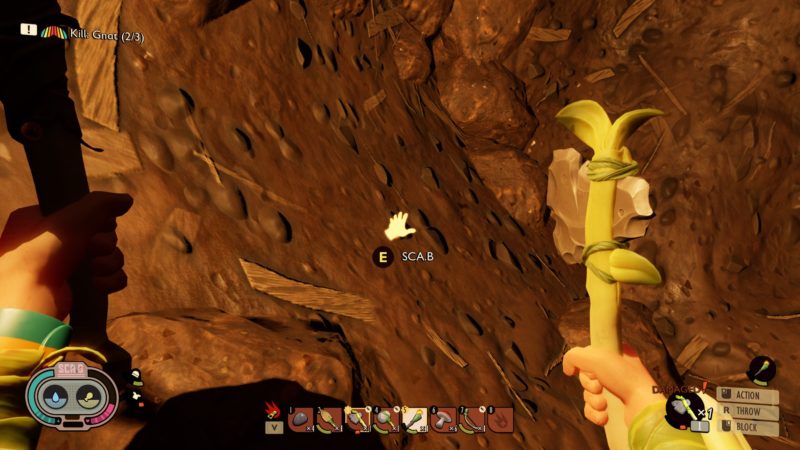
Task: Expand the hotbar switcher arrow
Action: pyautogui.click(x=272, y=427)
